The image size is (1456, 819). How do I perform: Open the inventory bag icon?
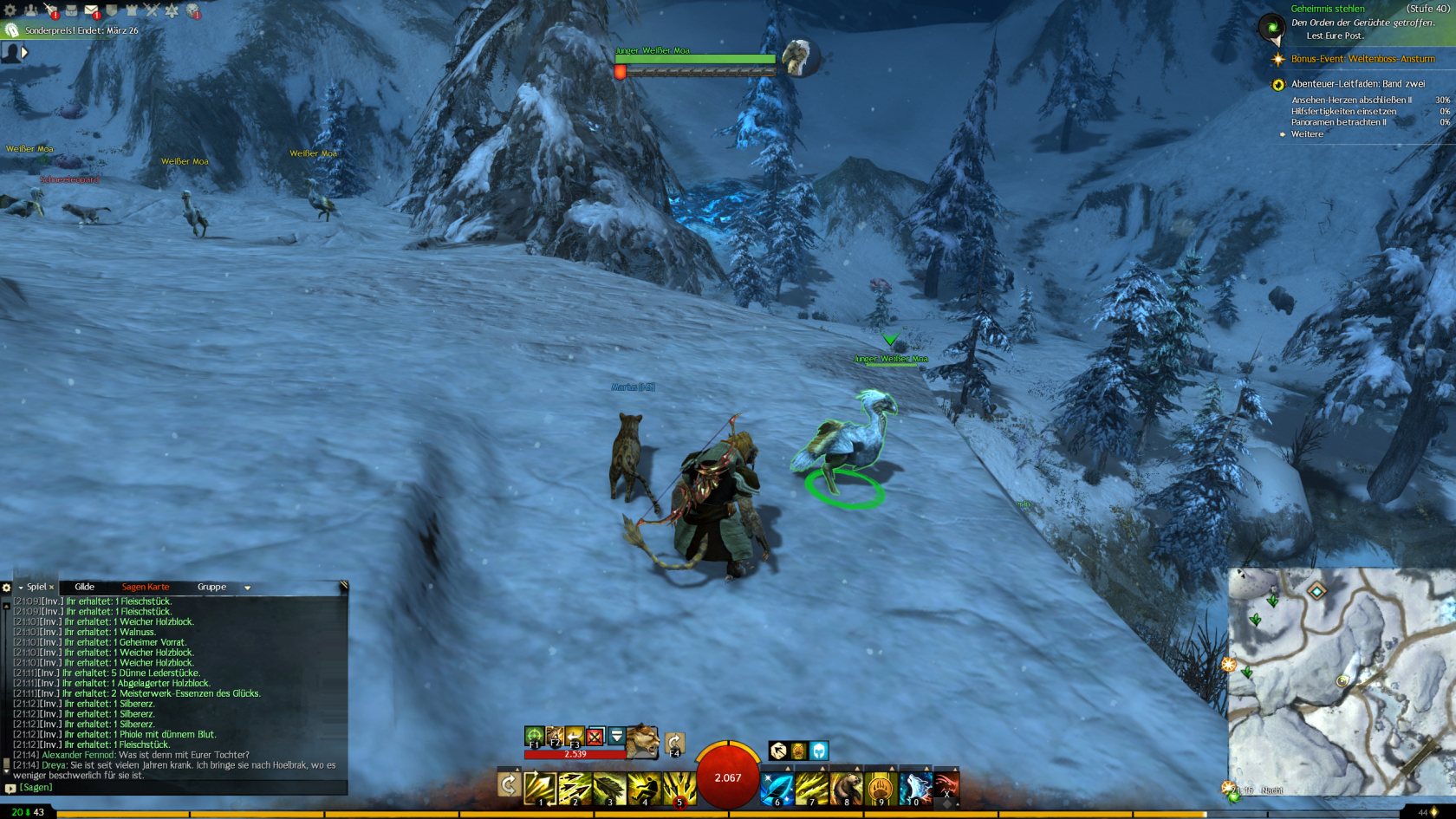point(71,10)
